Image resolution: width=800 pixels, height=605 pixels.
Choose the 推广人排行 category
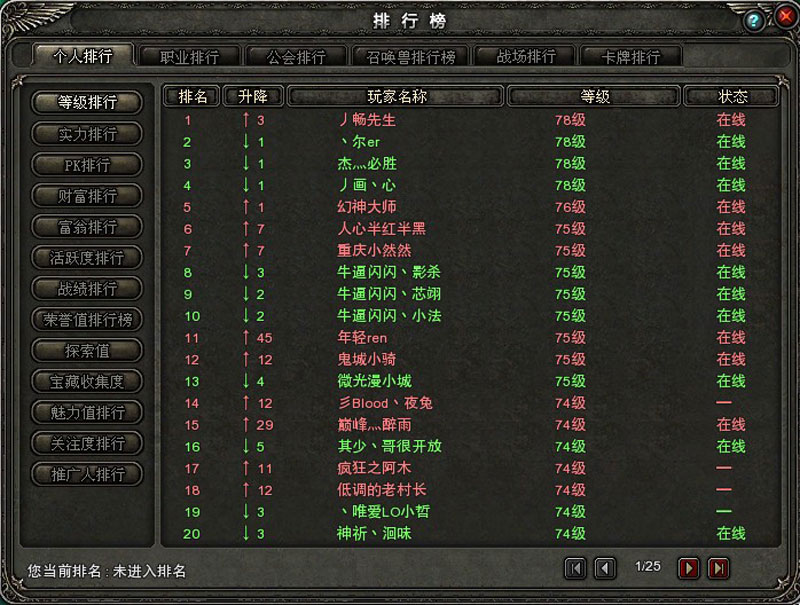tap(87, 474)
